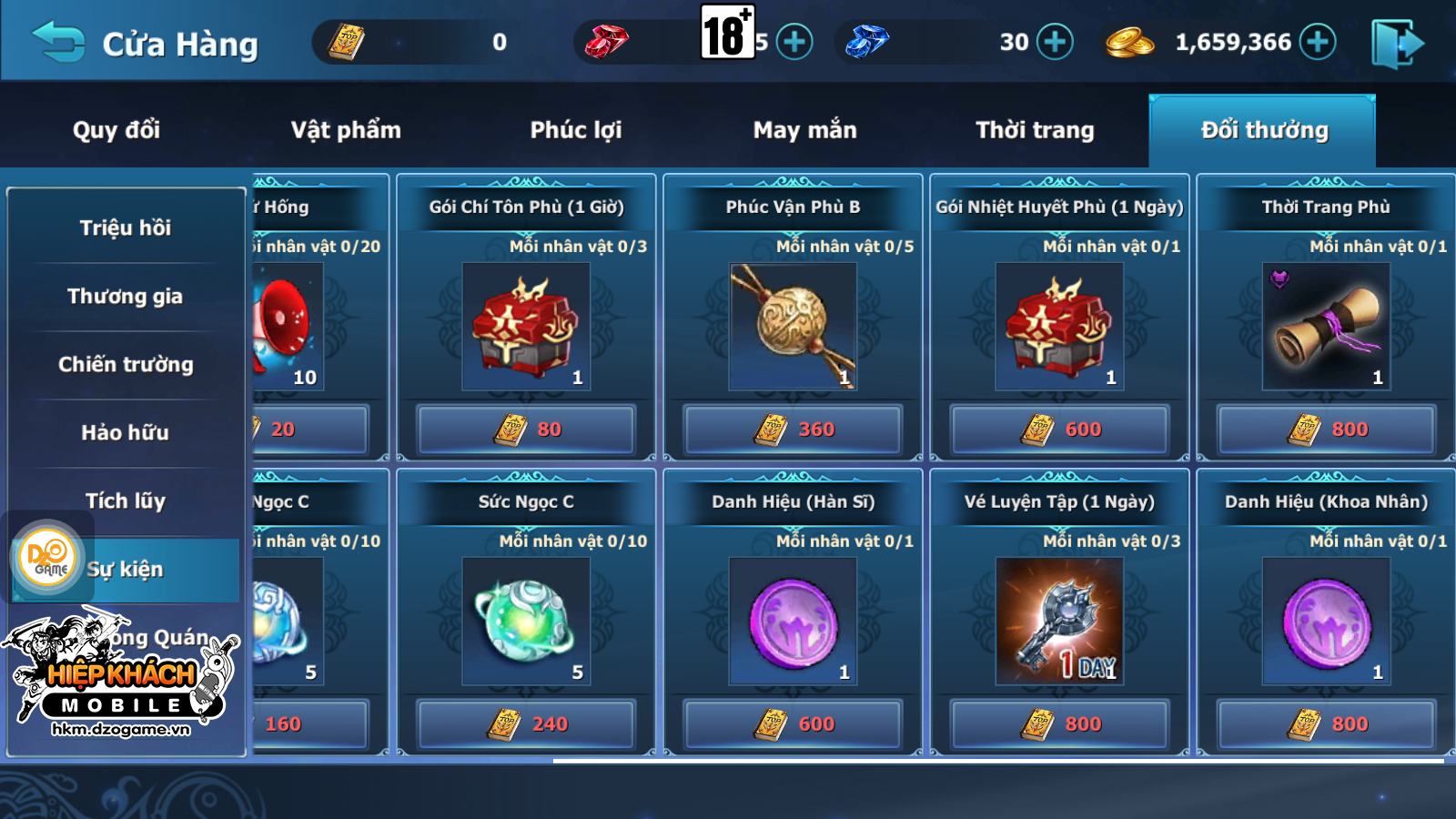The height and width of the screenshot is (819, 1456).
Task: Show the May mắn tab
Action: tap(804, 130)
